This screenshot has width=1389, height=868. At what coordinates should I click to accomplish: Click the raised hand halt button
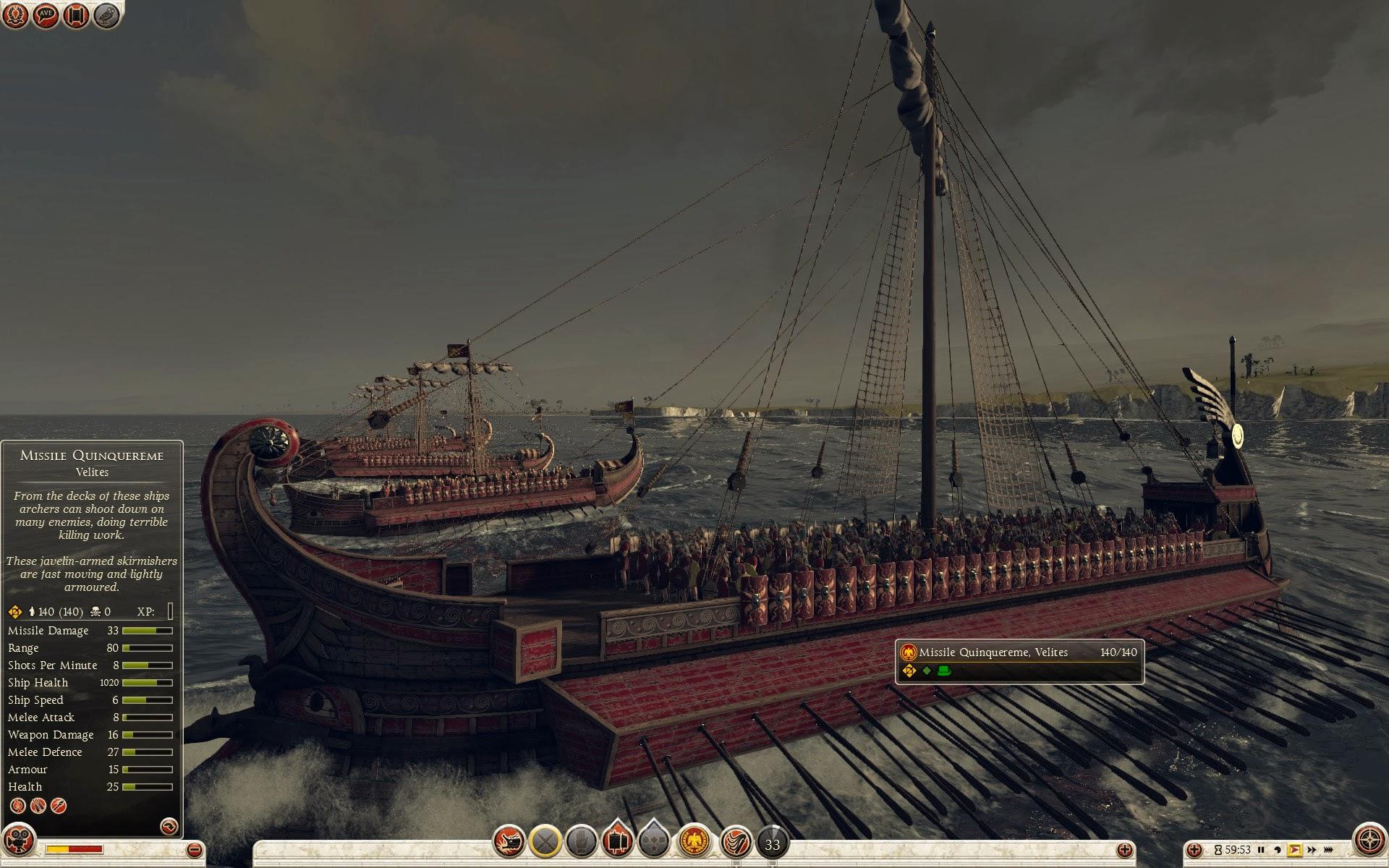[x=581, y=842]
